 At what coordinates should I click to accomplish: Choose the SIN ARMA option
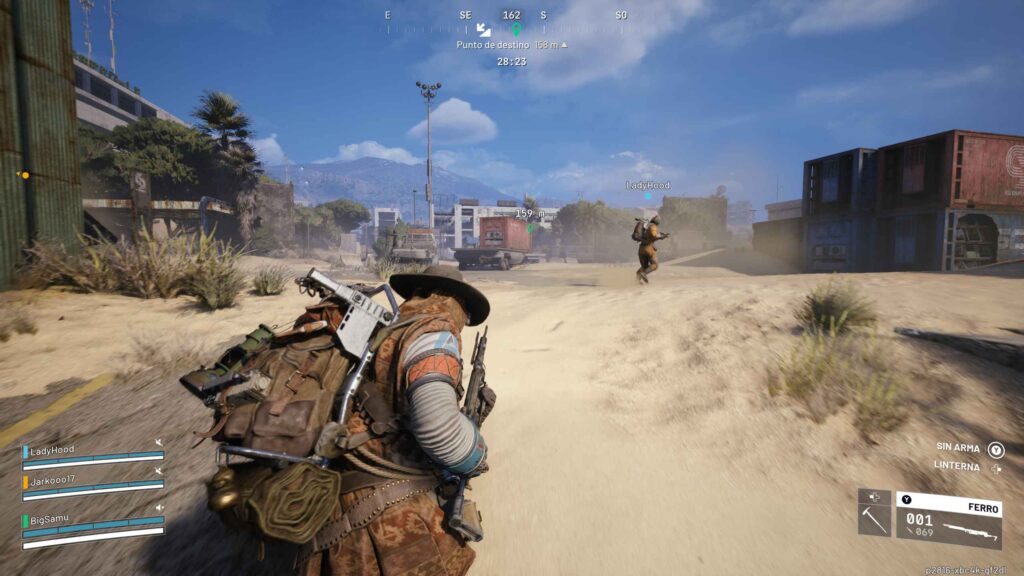(x=957, y=450)
